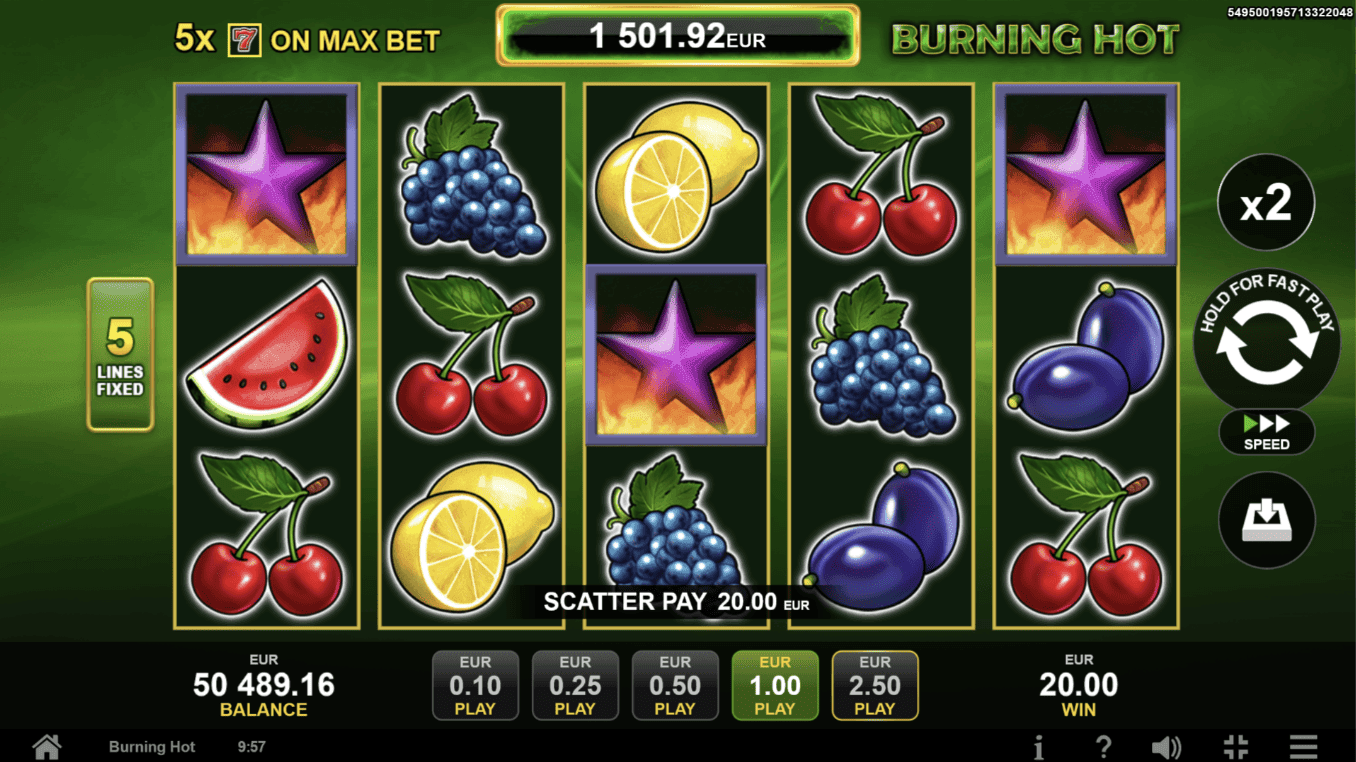Open the info paytable icon

click(1039, 746)
